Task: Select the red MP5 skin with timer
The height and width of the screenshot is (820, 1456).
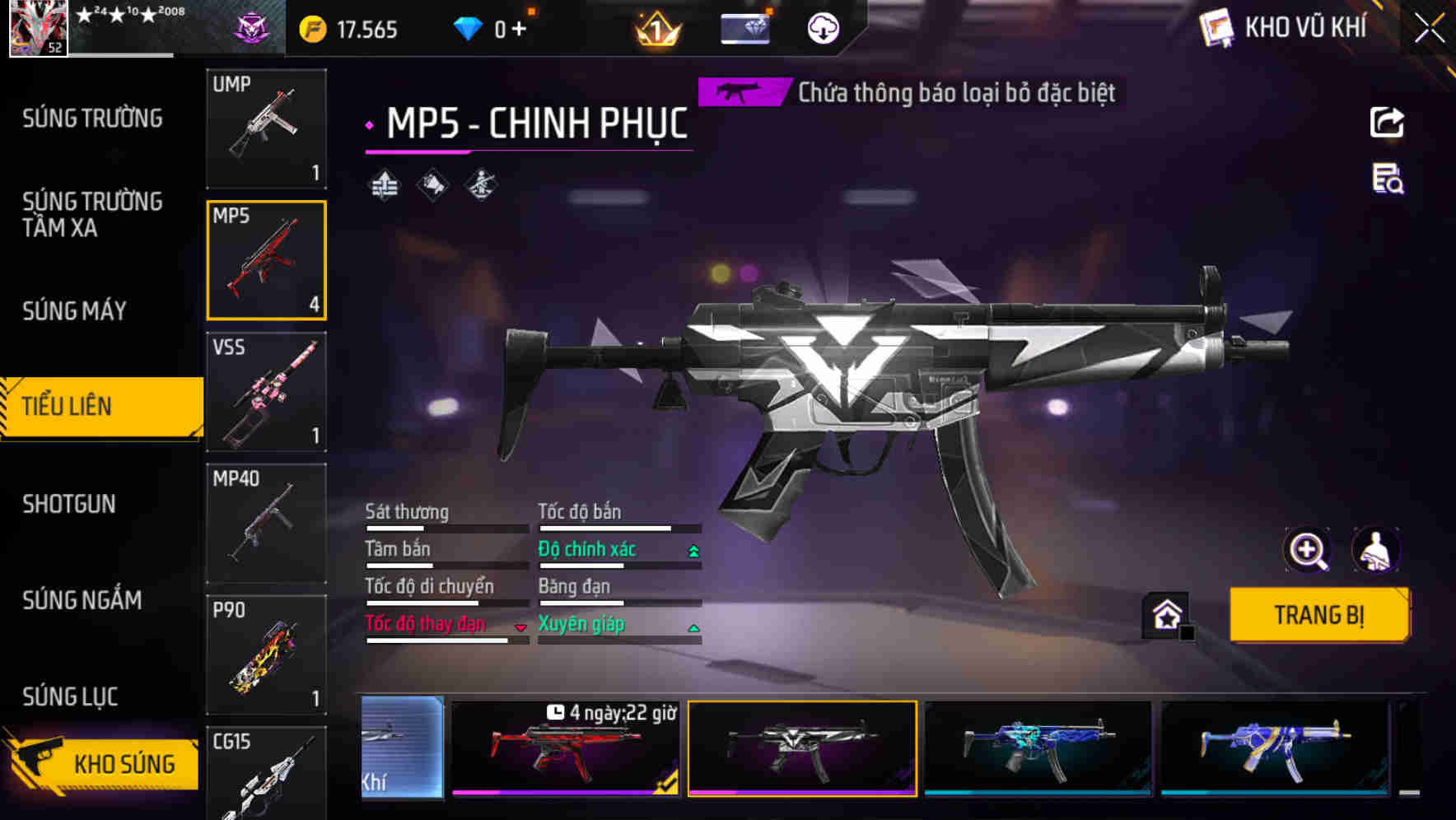Action: [566, 748]
